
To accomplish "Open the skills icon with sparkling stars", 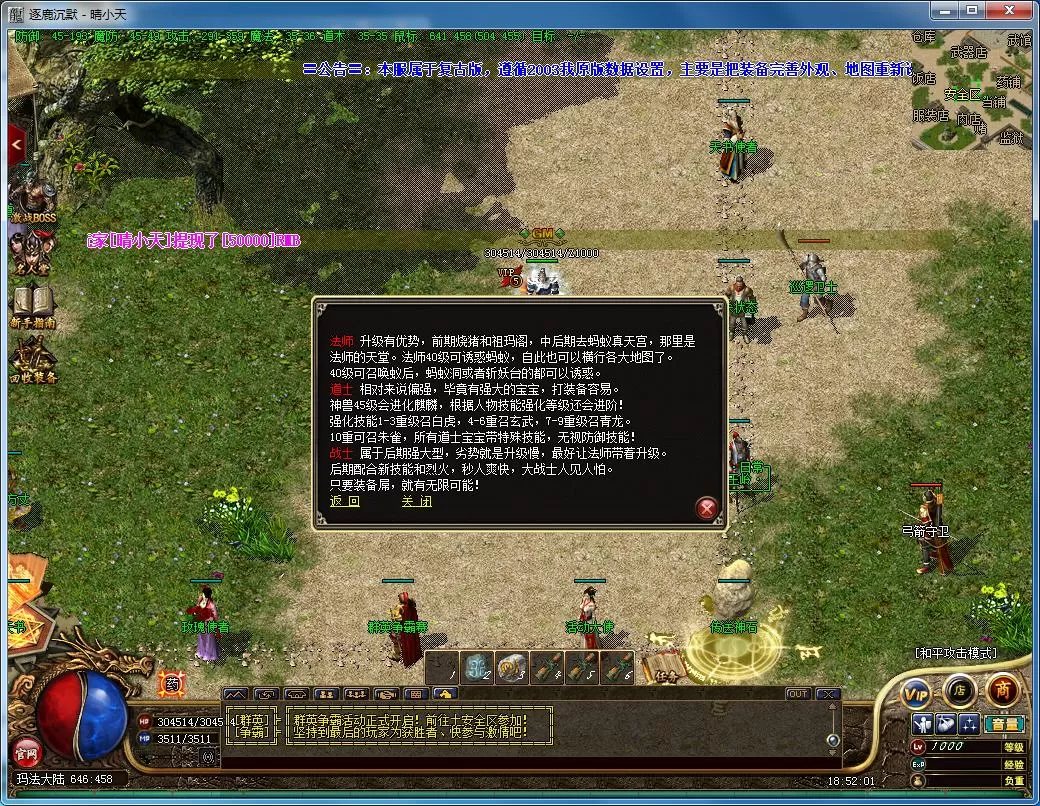I will 968,724.
